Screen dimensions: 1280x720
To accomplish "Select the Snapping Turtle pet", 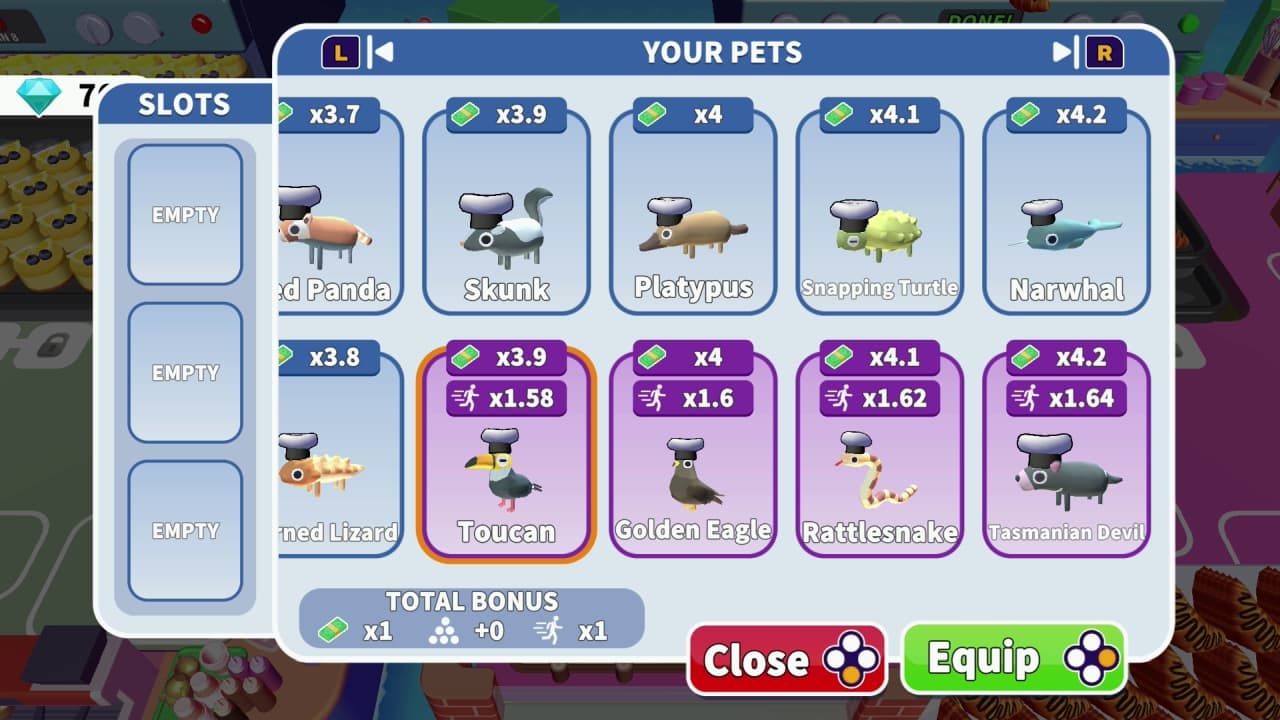I will [879, 215].
